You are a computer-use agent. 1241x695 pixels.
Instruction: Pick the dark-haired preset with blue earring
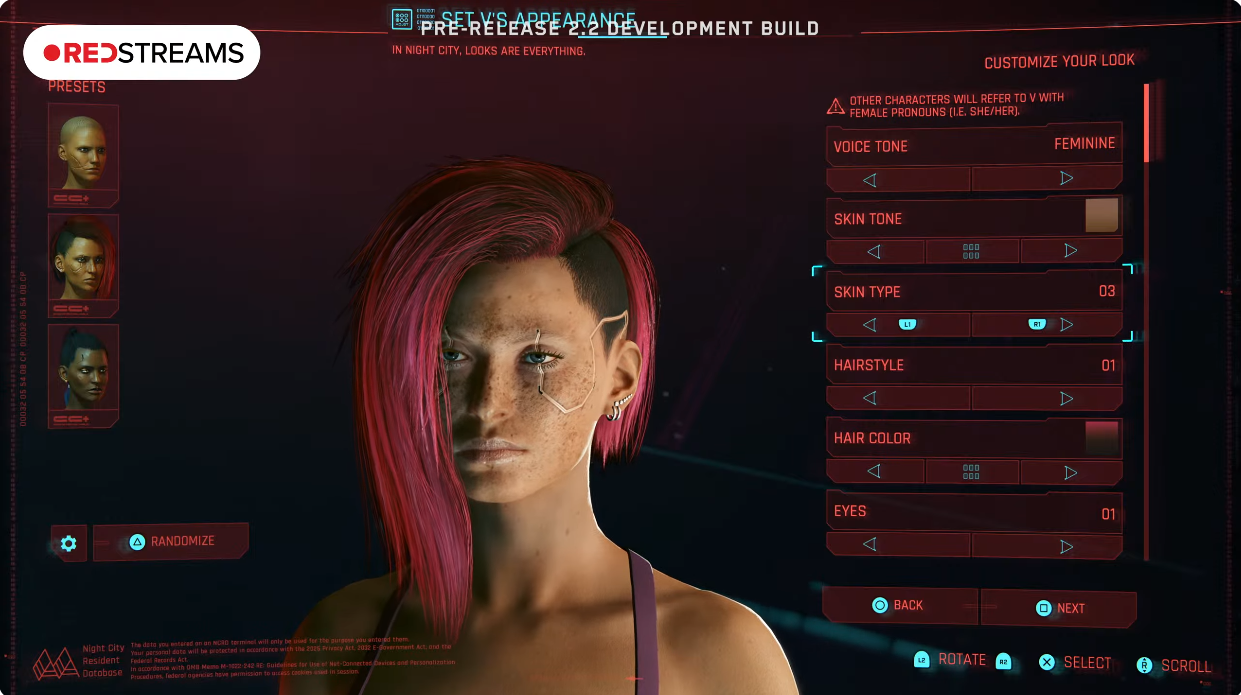pos(83,374)
